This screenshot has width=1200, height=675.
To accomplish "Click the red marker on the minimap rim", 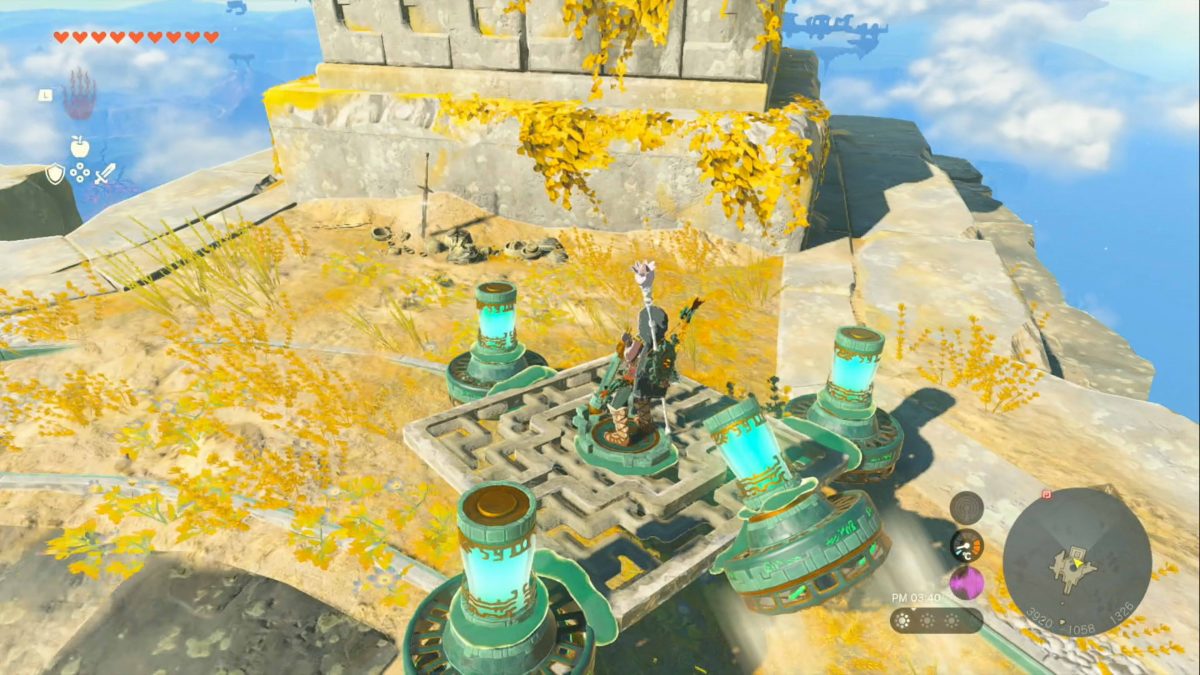I will pos(1047,493).
